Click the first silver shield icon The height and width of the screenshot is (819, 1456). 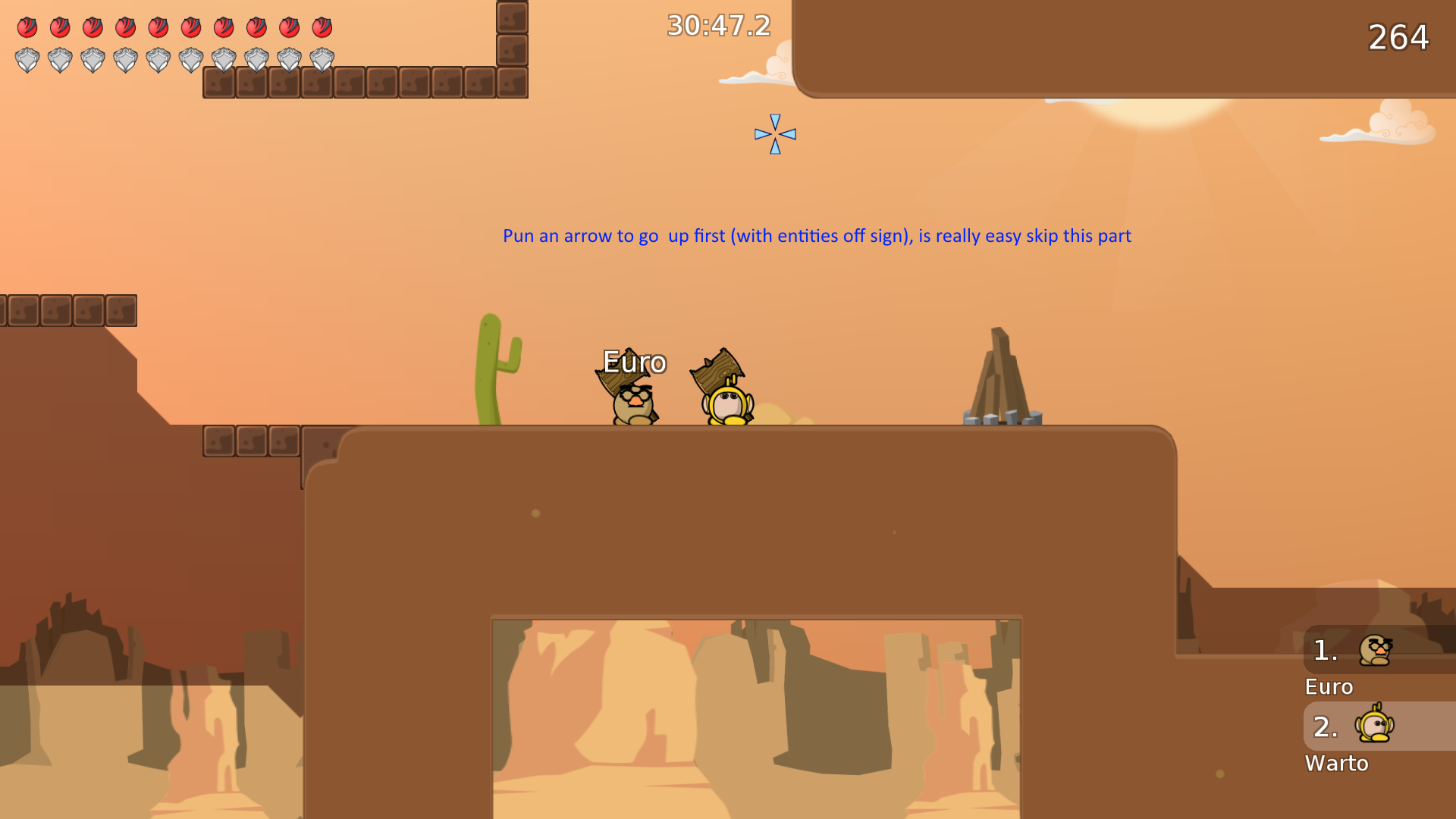[x=29, y=59]
